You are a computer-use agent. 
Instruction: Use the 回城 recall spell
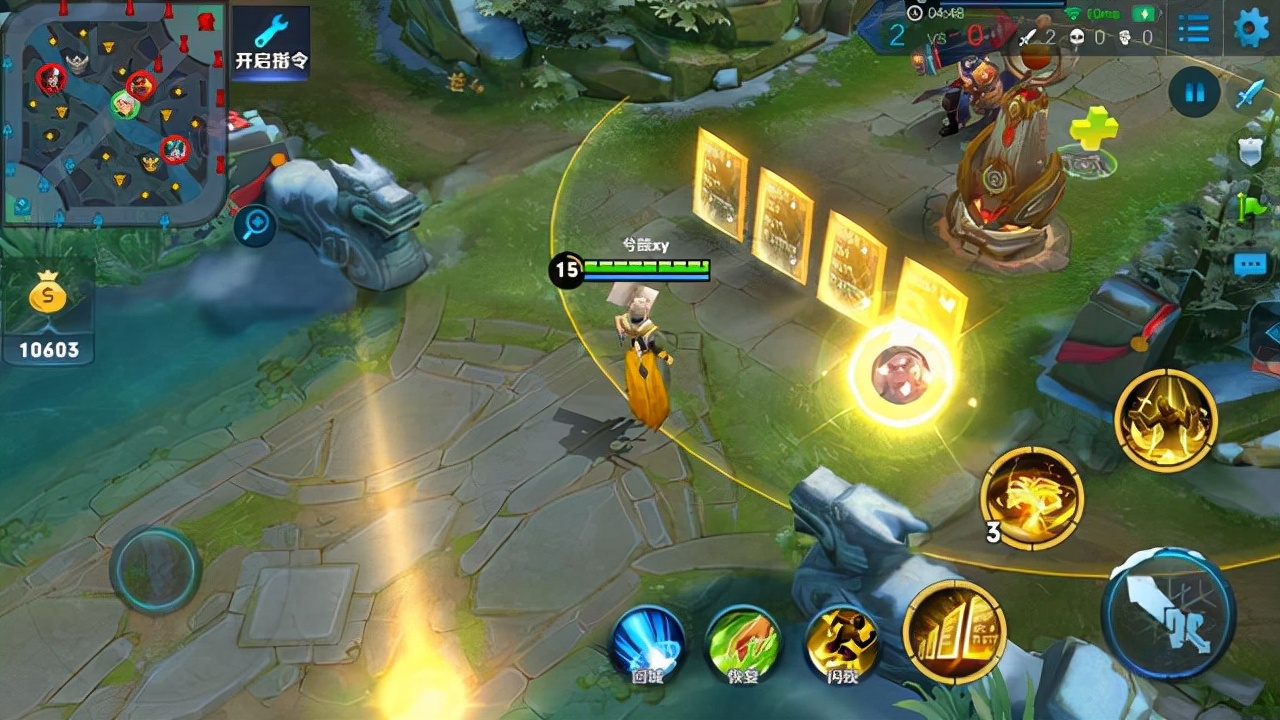click(x=648, y=642)
